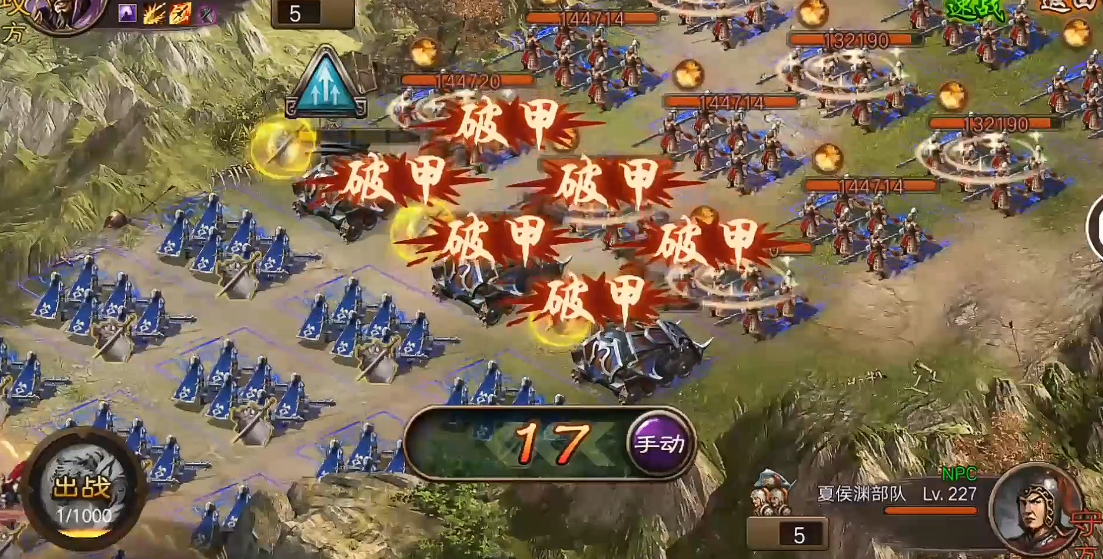Image resolution: width=1103 pixels, height=559 pixels.
Task: Tap the purple 手动 manual mode button
Action: coord(660,443)
